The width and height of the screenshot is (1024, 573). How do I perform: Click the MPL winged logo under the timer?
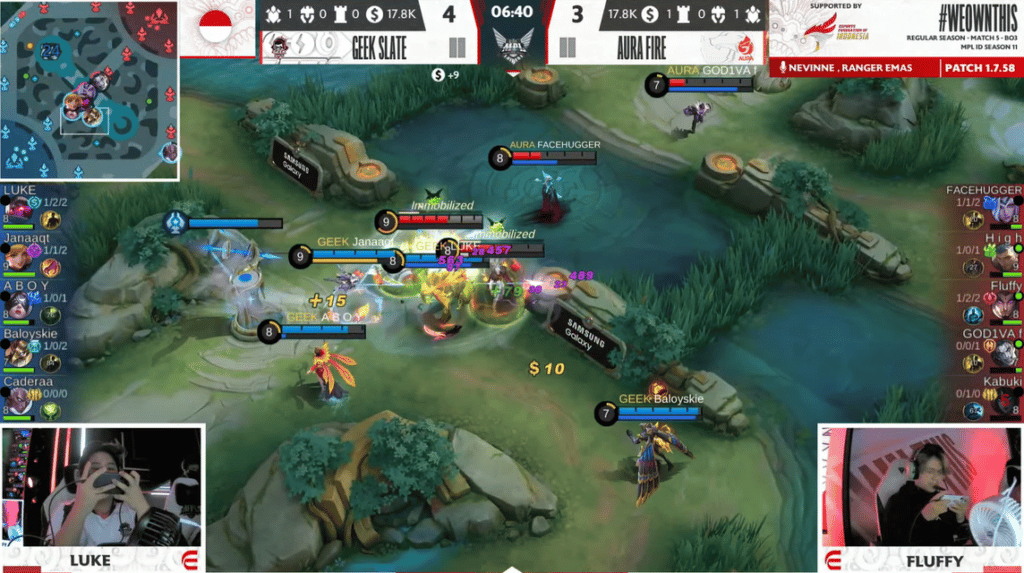click(512, 45)
